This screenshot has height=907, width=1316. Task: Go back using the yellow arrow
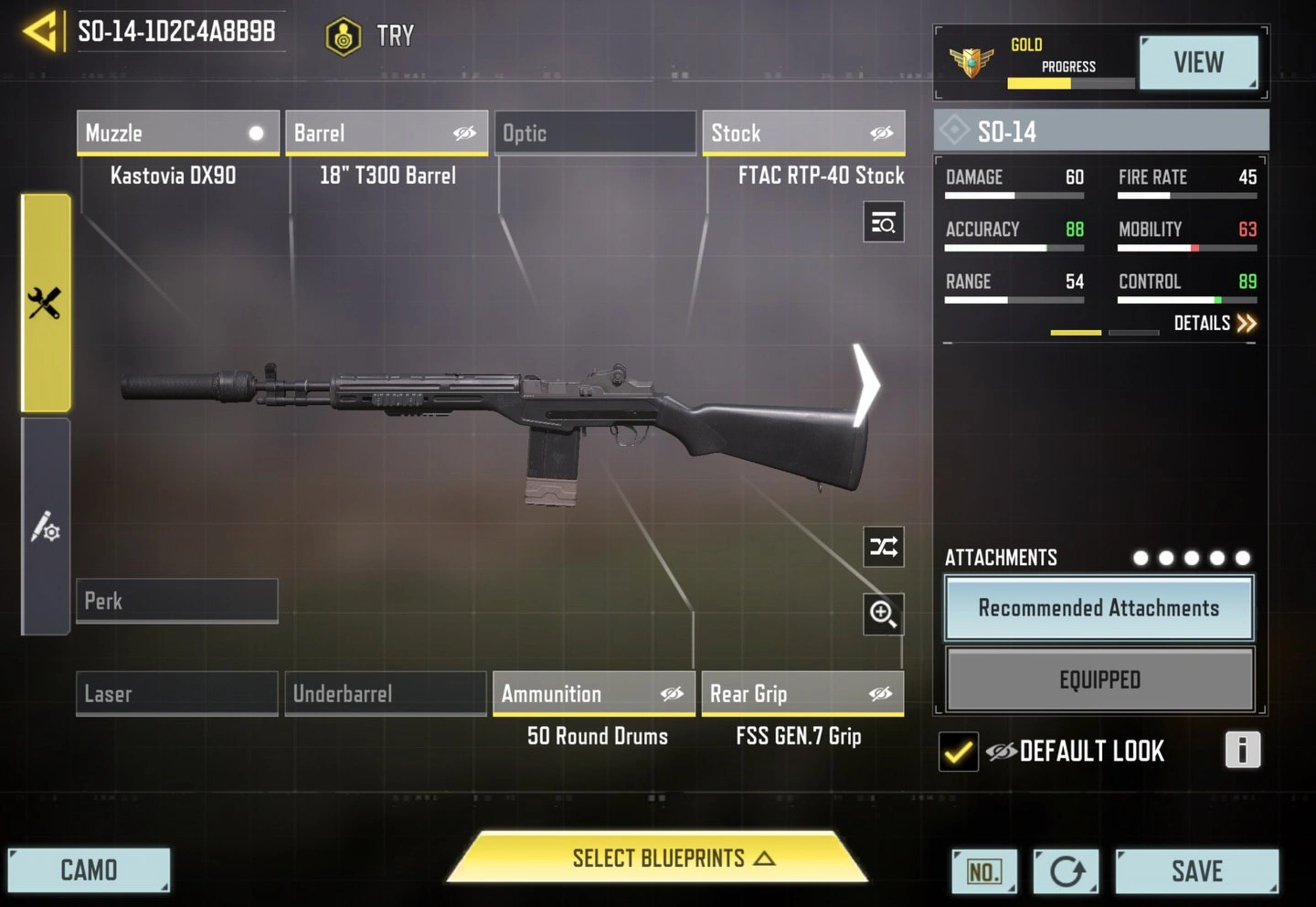[40, 33]
